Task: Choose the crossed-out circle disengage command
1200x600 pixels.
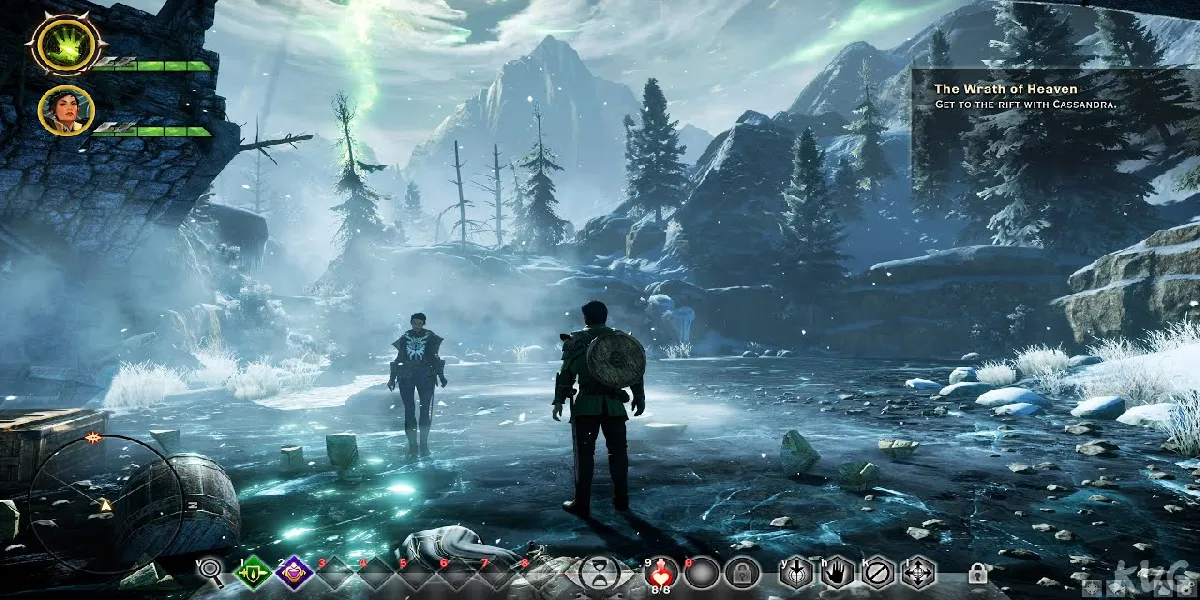Action: [x=876, y=572]
